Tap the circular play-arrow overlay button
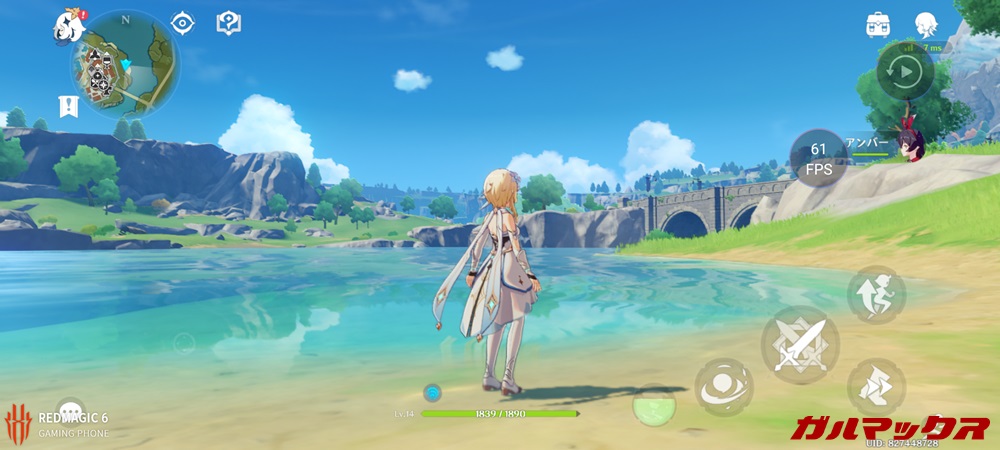 [905, 72]
